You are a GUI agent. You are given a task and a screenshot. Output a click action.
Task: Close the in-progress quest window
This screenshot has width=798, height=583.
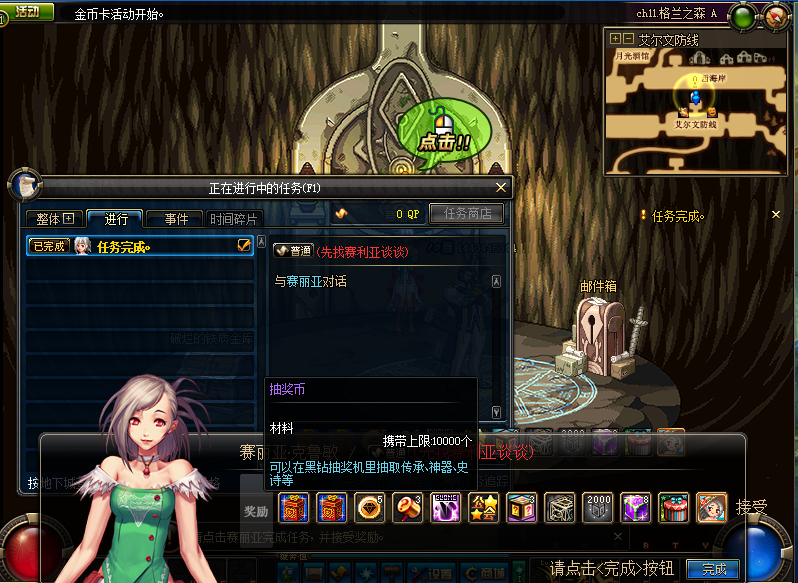501,187
